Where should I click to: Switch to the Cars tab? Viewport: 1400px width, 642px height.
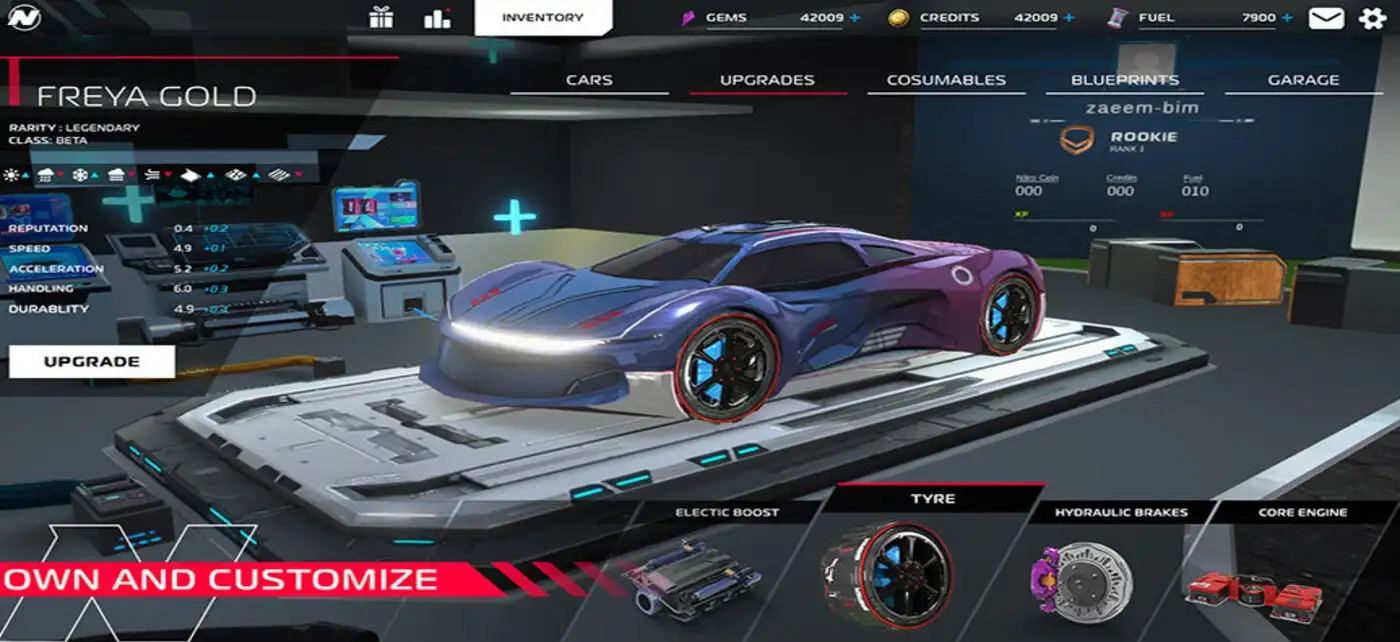(x=589, y=80)
